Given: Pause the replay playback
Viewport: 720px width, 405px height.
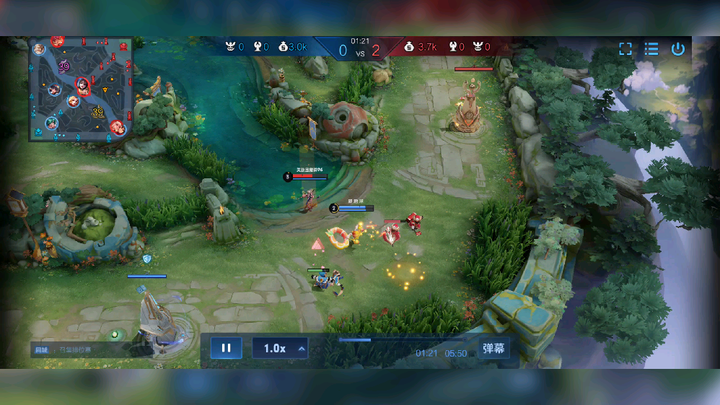Looking at the screenshot, I should tap(226, 348).
